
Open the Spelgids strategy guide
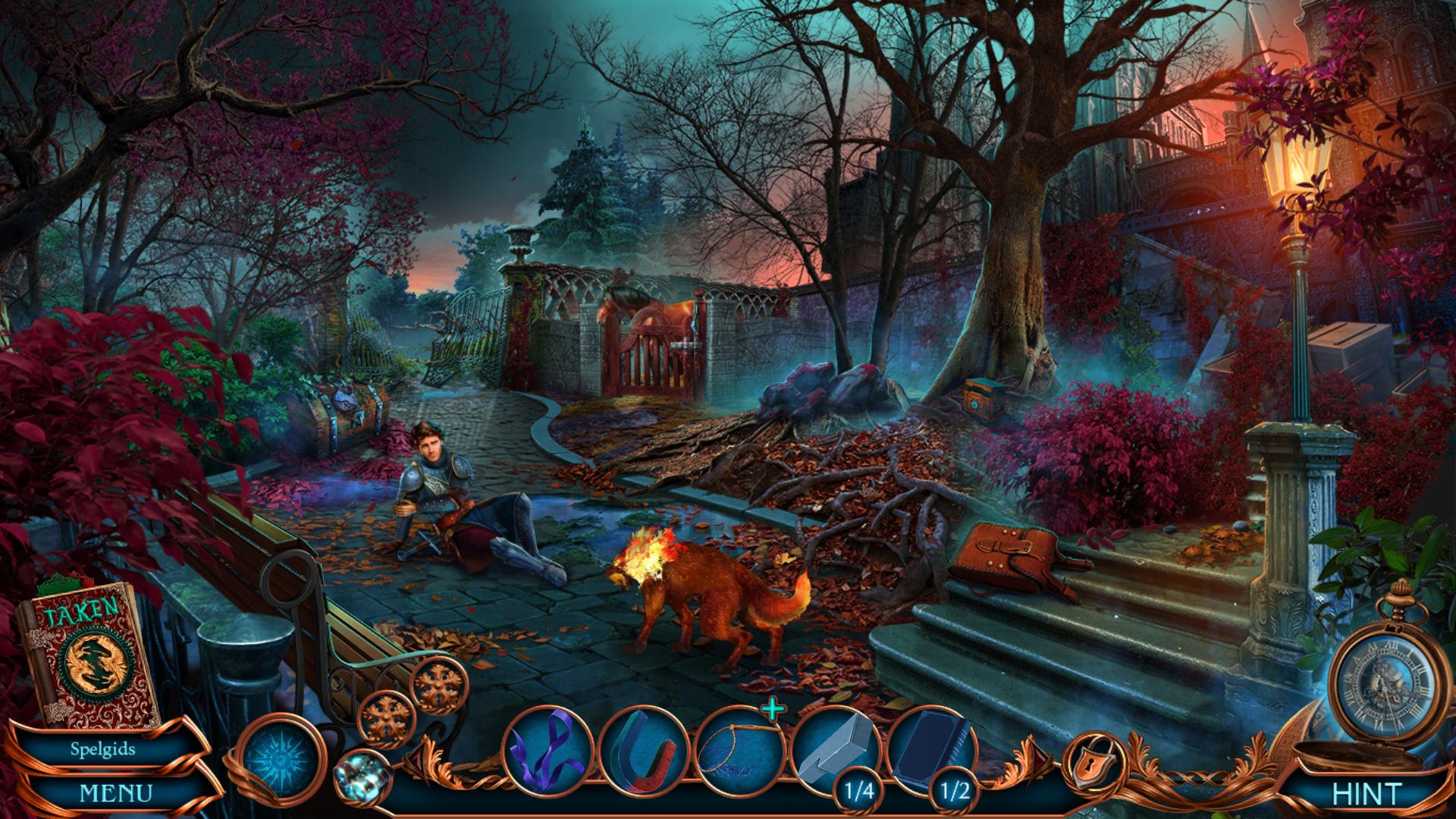[x=103, y=749]
